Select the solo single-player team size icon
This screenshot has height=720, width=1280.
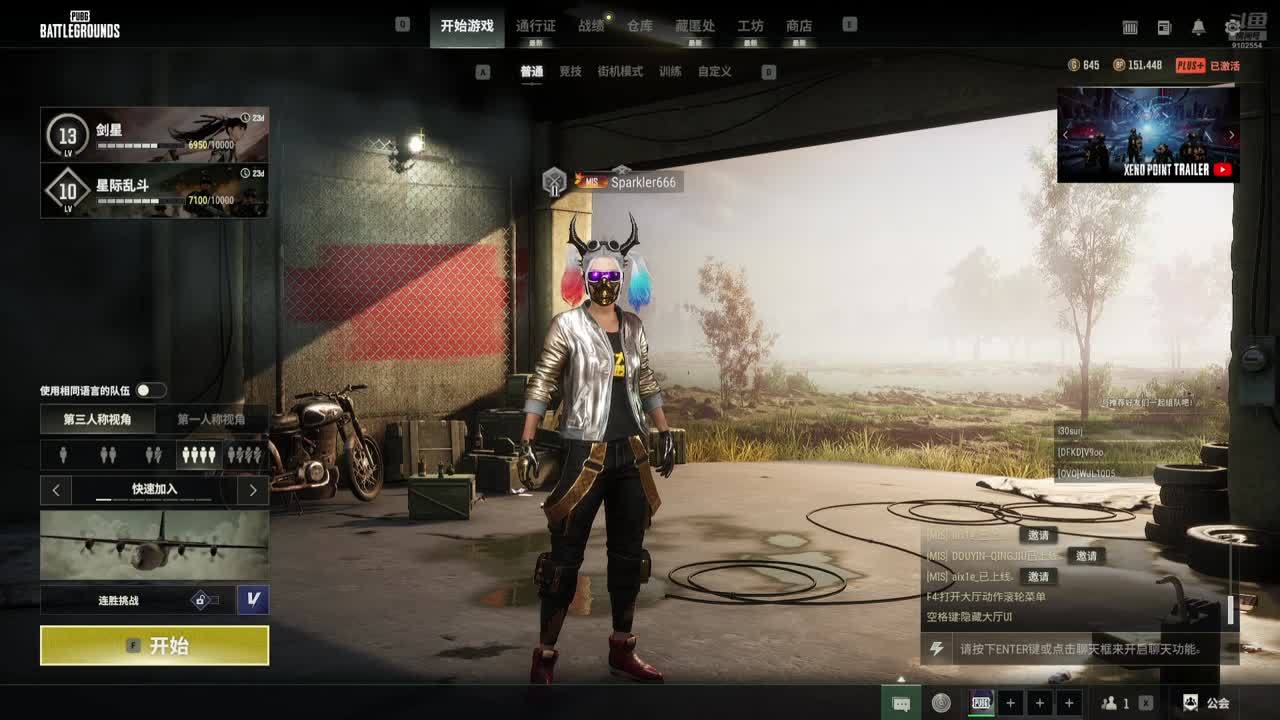pyautogui.click(x=63, y=455)
